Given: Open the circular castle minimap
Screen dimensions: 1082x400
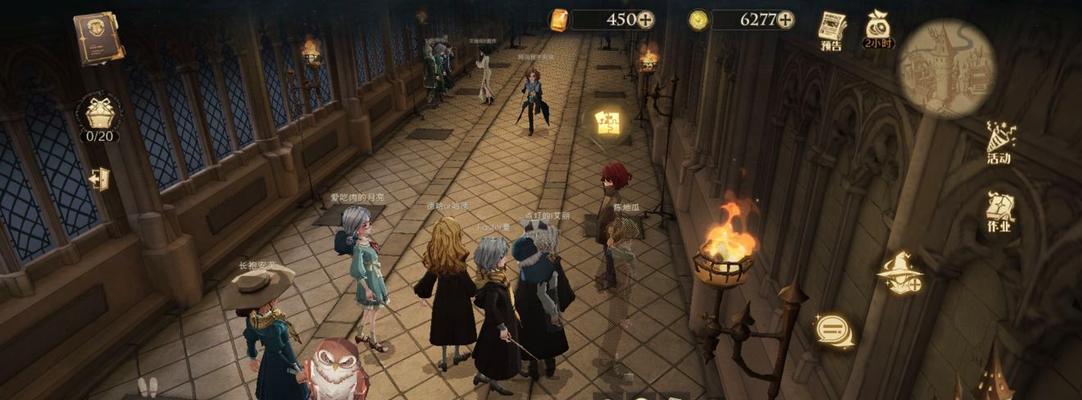Looking at the screenshot, I should coord(946,68).
